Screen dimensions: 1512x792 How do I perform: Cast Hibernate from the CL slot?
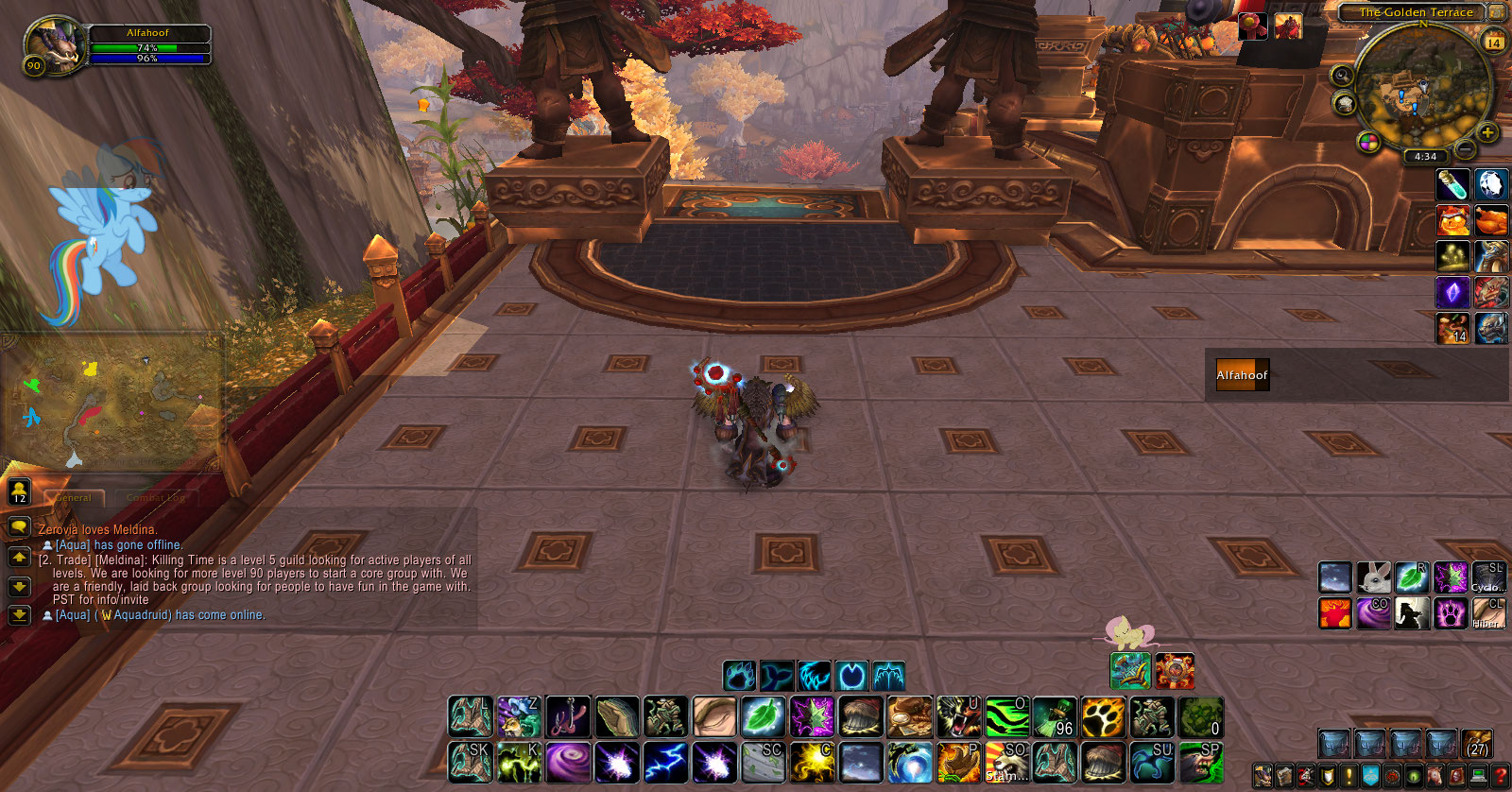1488,613
